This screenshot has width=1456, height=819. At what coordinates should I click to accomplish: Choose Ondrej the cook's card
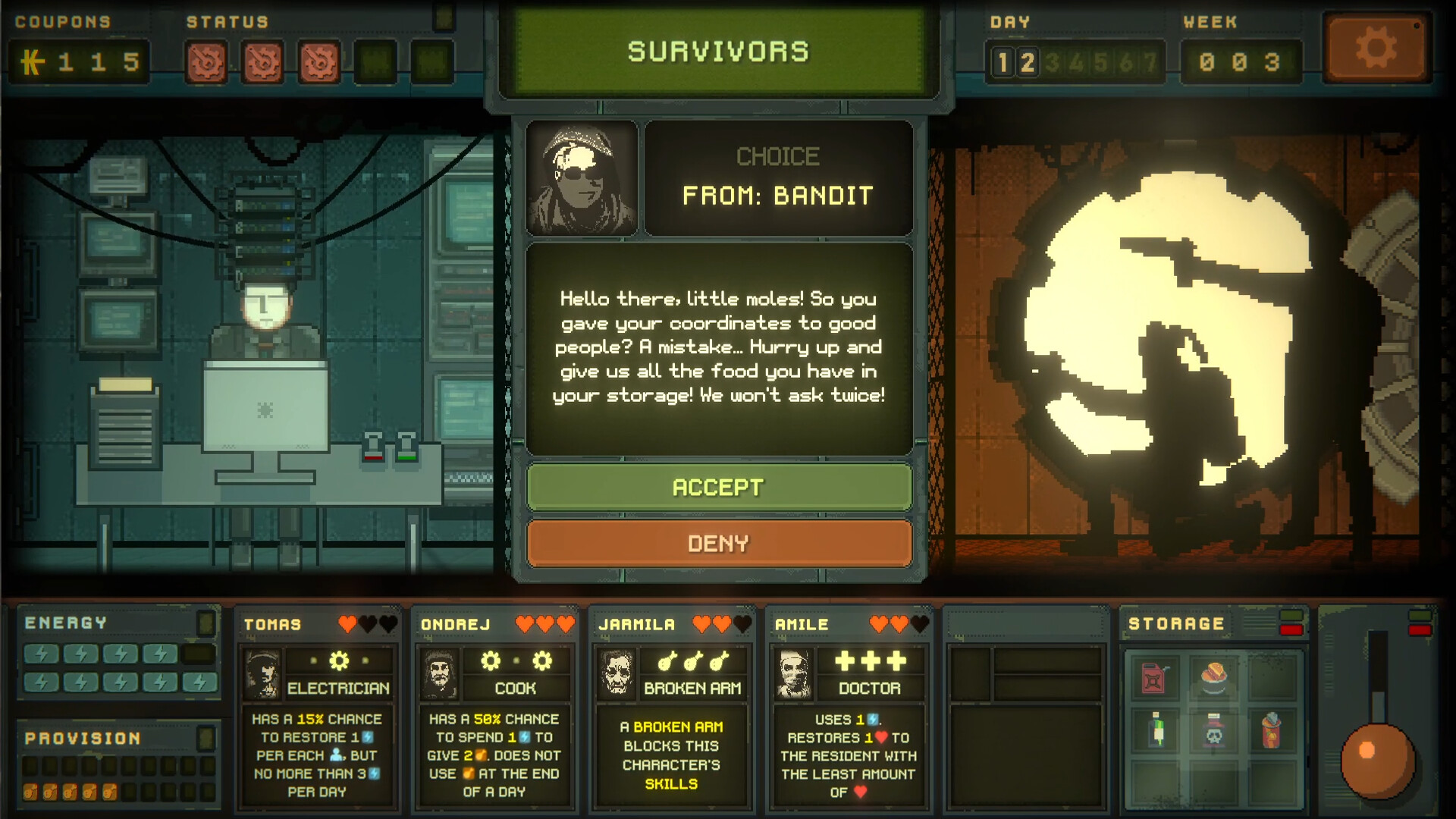pos(494,707)
